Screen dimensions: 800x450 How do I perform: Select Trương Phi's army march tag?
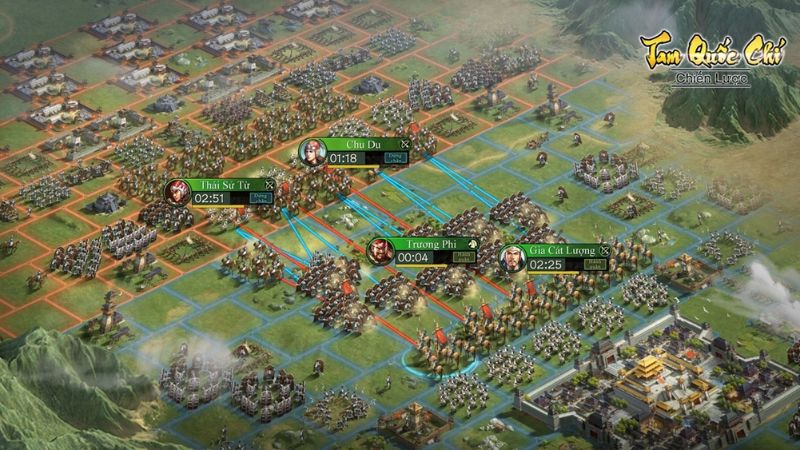431,244
